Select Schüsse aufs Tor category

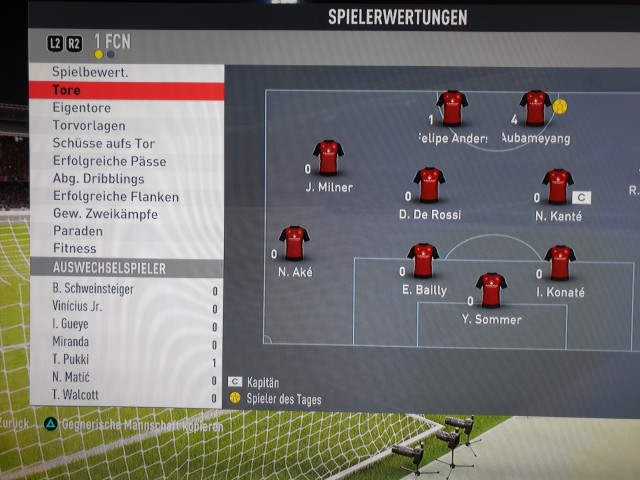[x=103, y=144]
